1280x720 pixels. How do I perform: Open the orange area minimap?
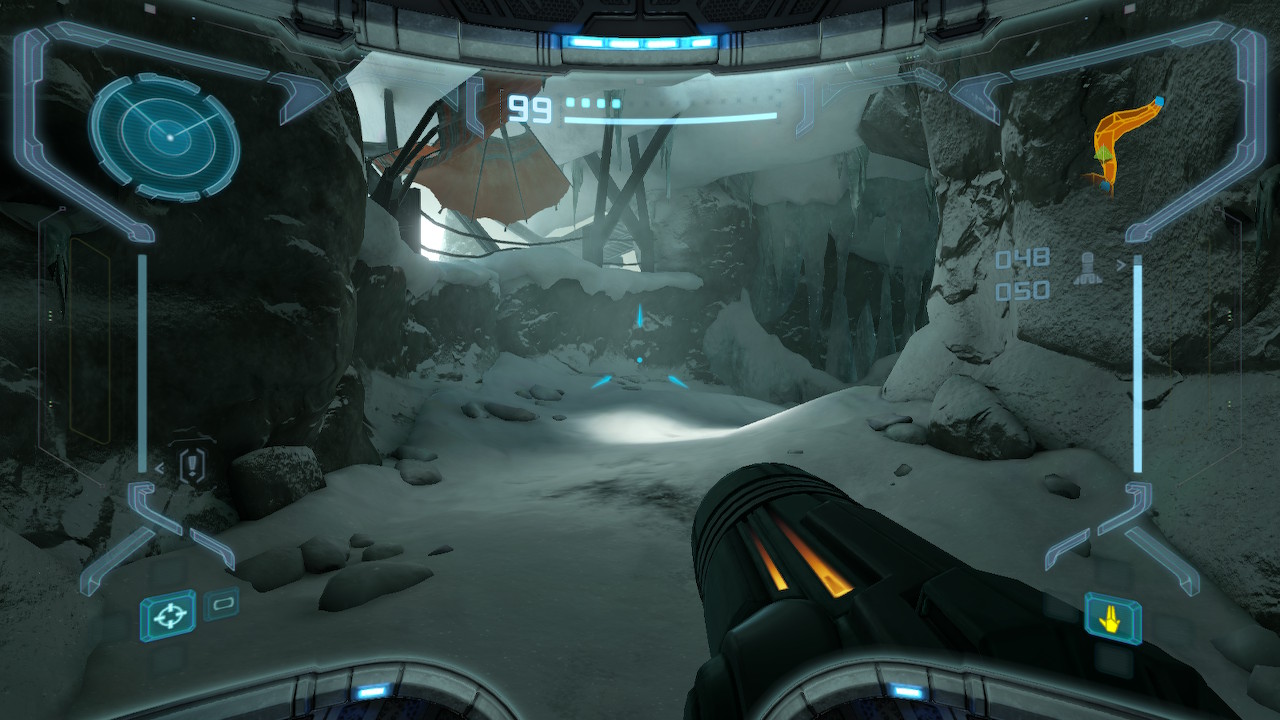(1123, 145)
